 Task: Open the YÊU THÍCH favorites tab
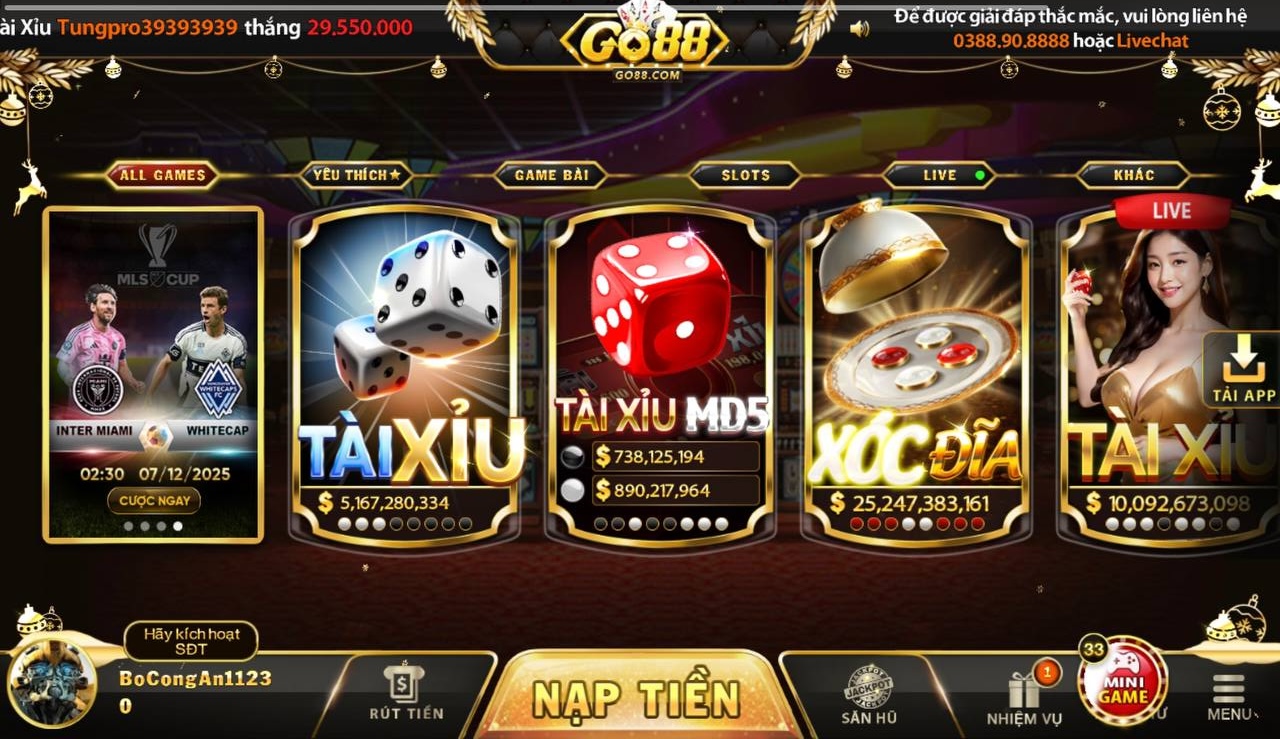point(357,174)
